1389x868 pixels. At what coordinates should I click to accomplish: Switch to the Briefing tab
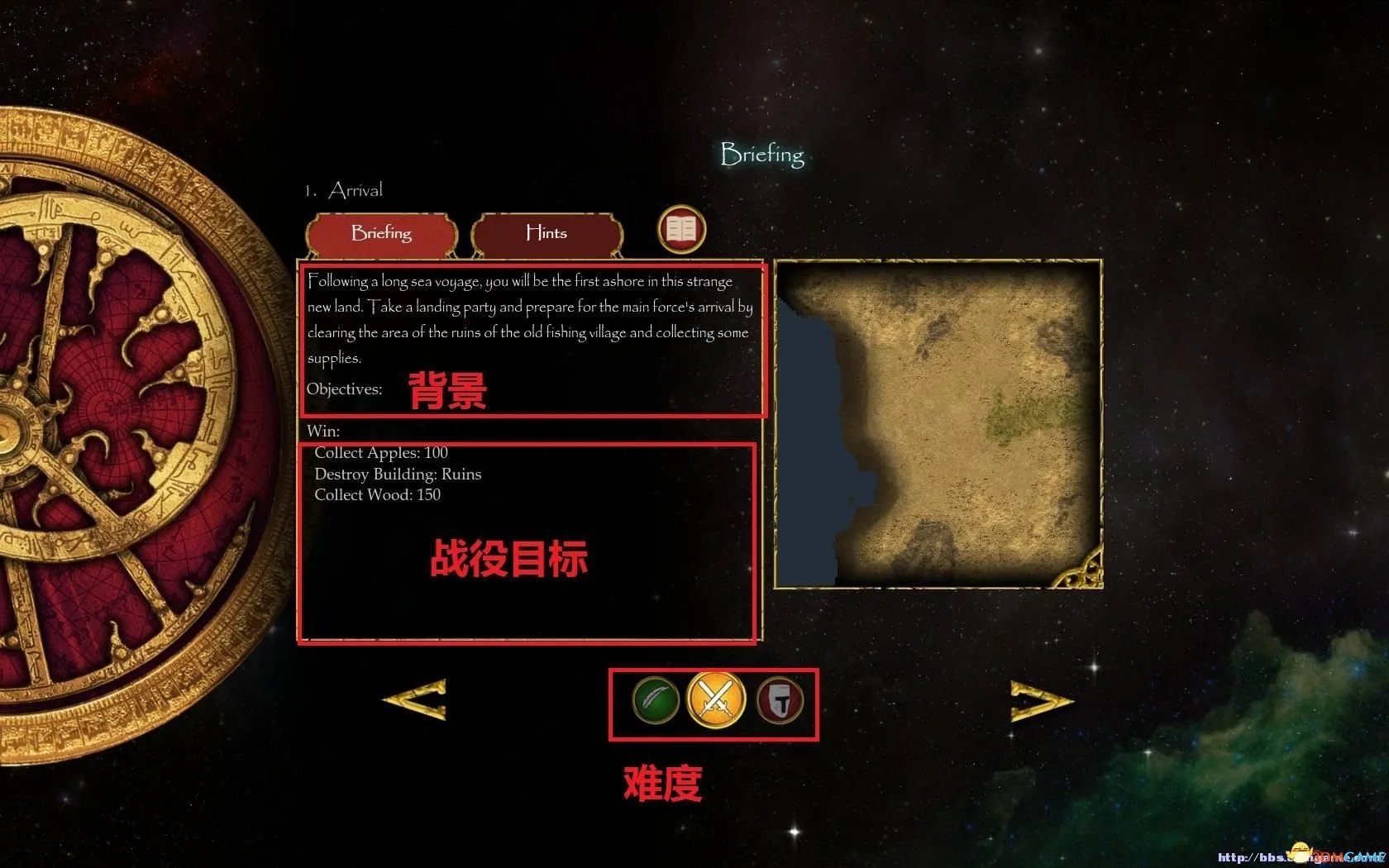pyautogui.click(x=381, y=233)
